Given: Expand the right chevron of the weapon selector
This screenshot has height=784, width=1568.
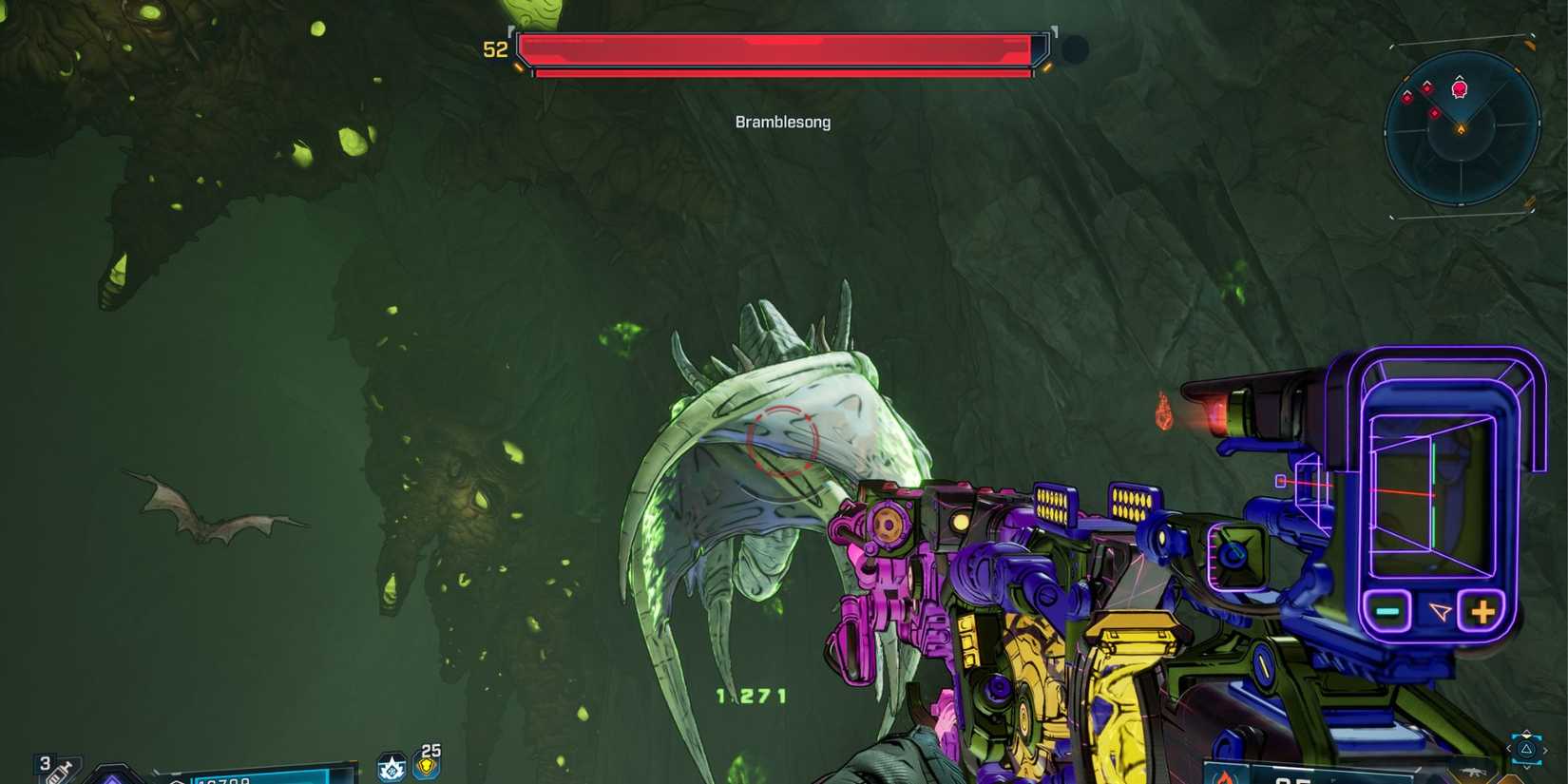Looking at the screenshot, I should [x=1545, y=748].
